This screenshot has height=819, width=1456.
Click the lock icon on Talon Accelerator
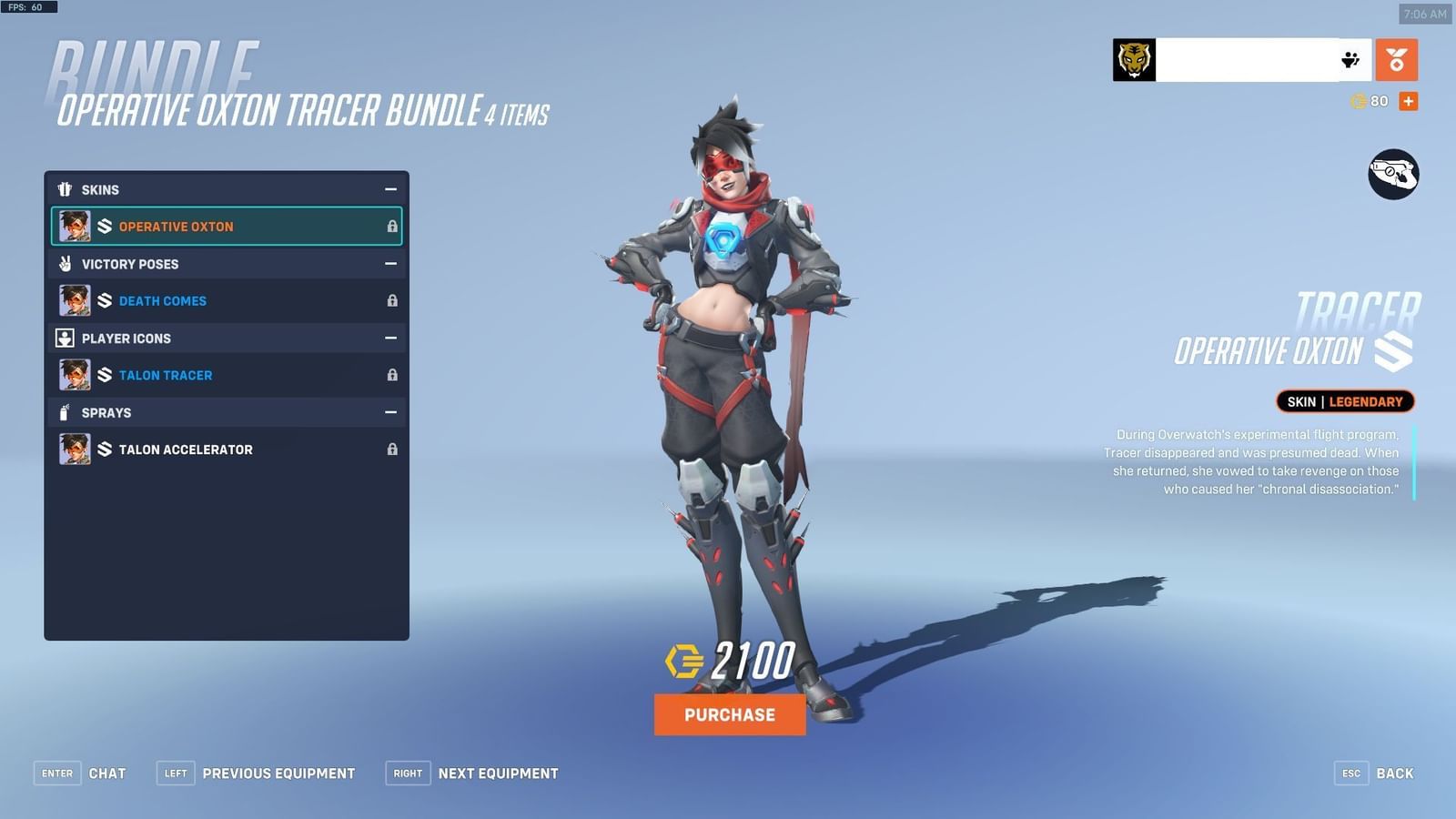click(x=392, y=449)
